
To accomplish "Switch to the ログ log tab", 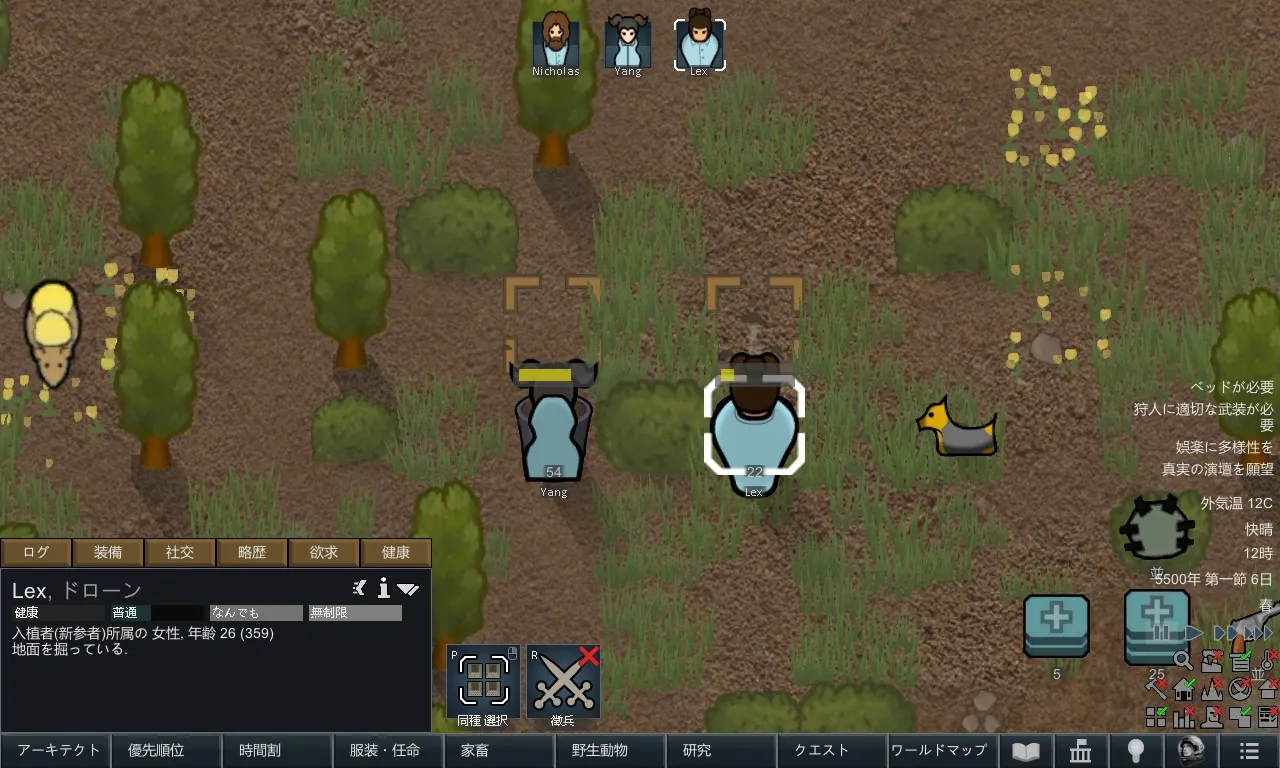I will click(36, 552).
